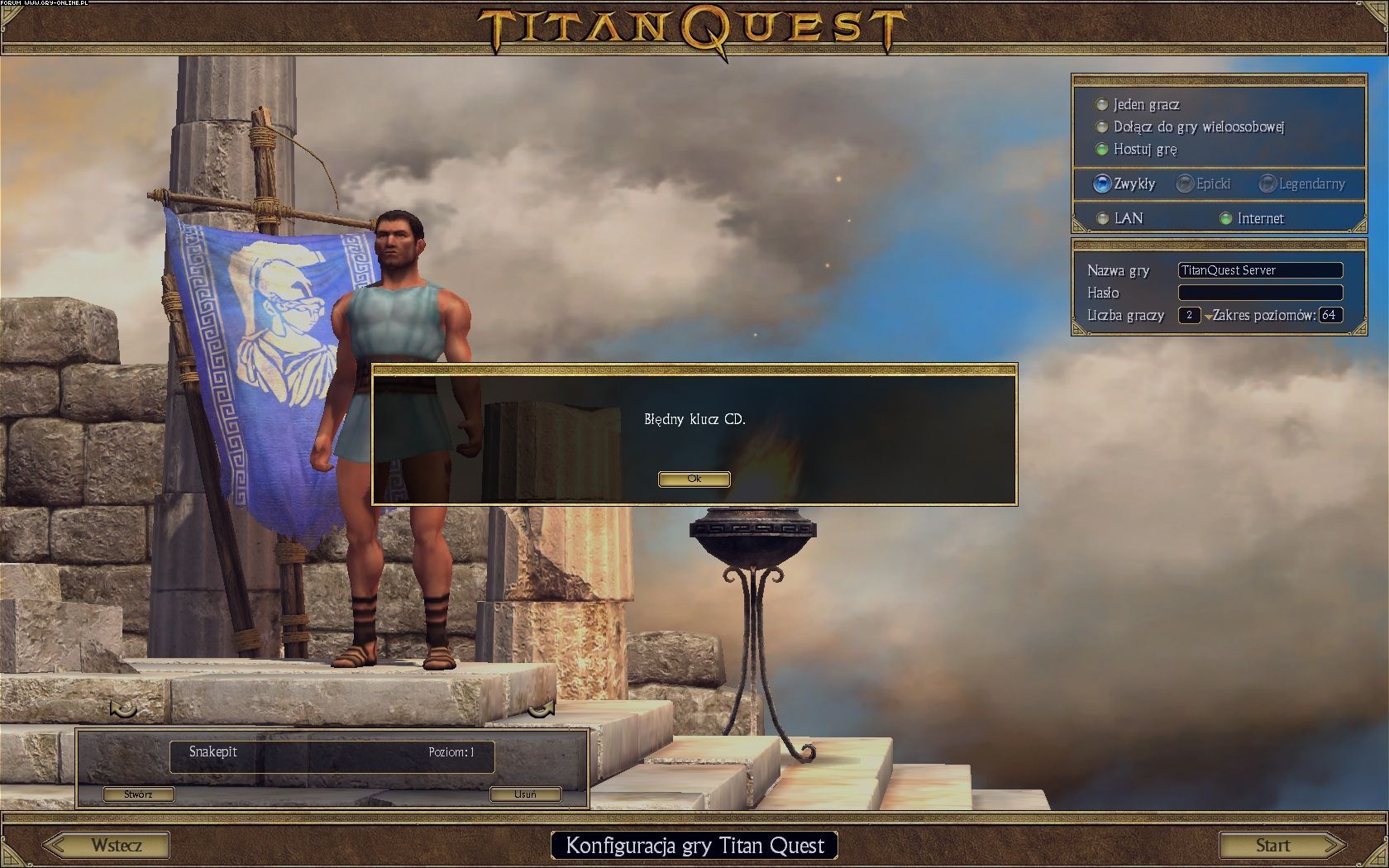Delete the character with Usuń
Viewport: 1389px width, 868px height.
525,794
